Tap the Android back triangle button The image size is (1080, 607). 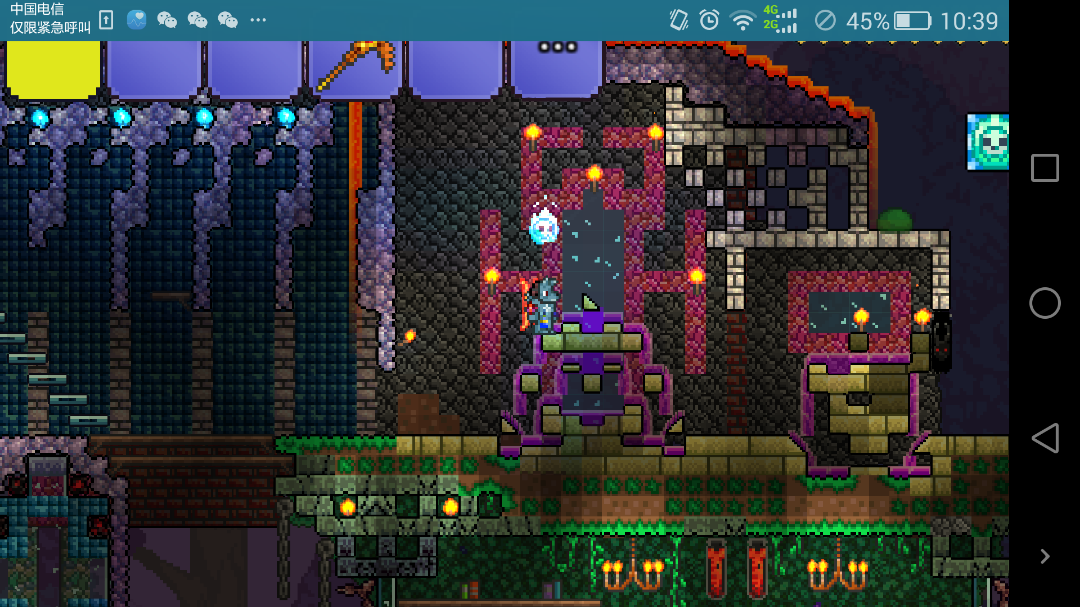coord(1045,438)
